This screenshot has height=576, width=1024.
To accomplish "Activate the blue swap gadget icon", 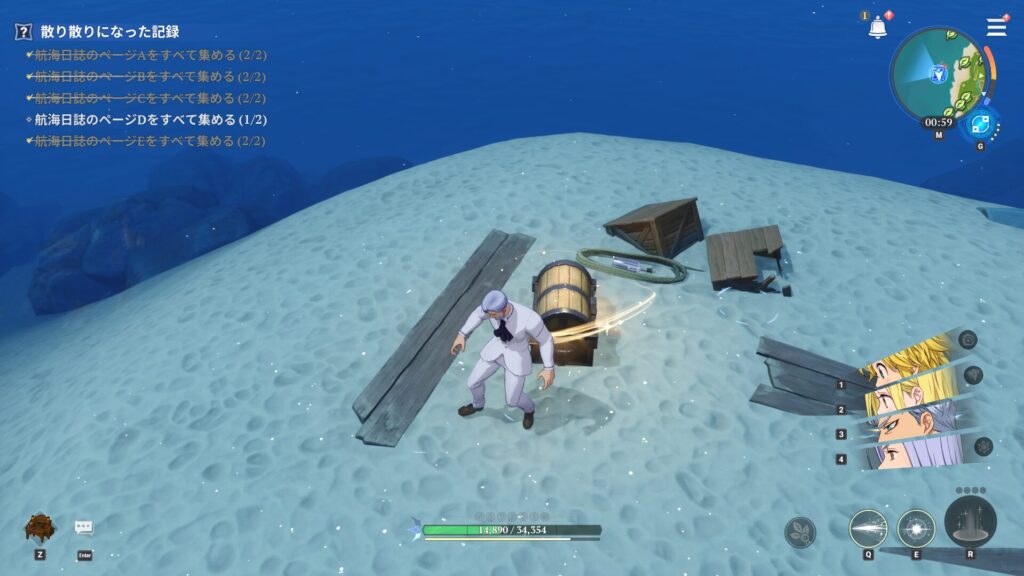I will coord(980,125).
